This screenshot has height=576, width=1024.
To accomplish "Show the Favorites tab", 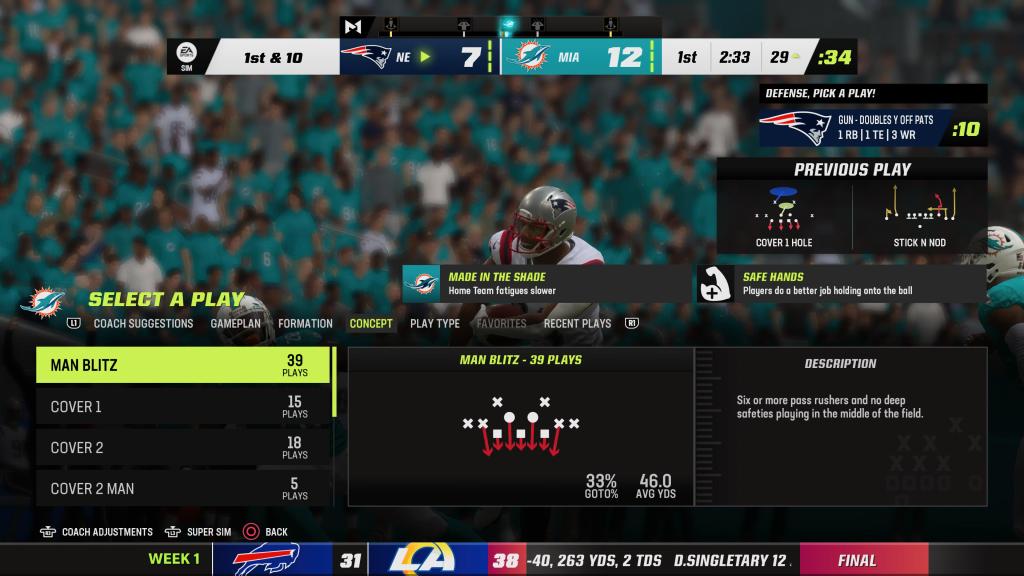I will click(501, 324).
